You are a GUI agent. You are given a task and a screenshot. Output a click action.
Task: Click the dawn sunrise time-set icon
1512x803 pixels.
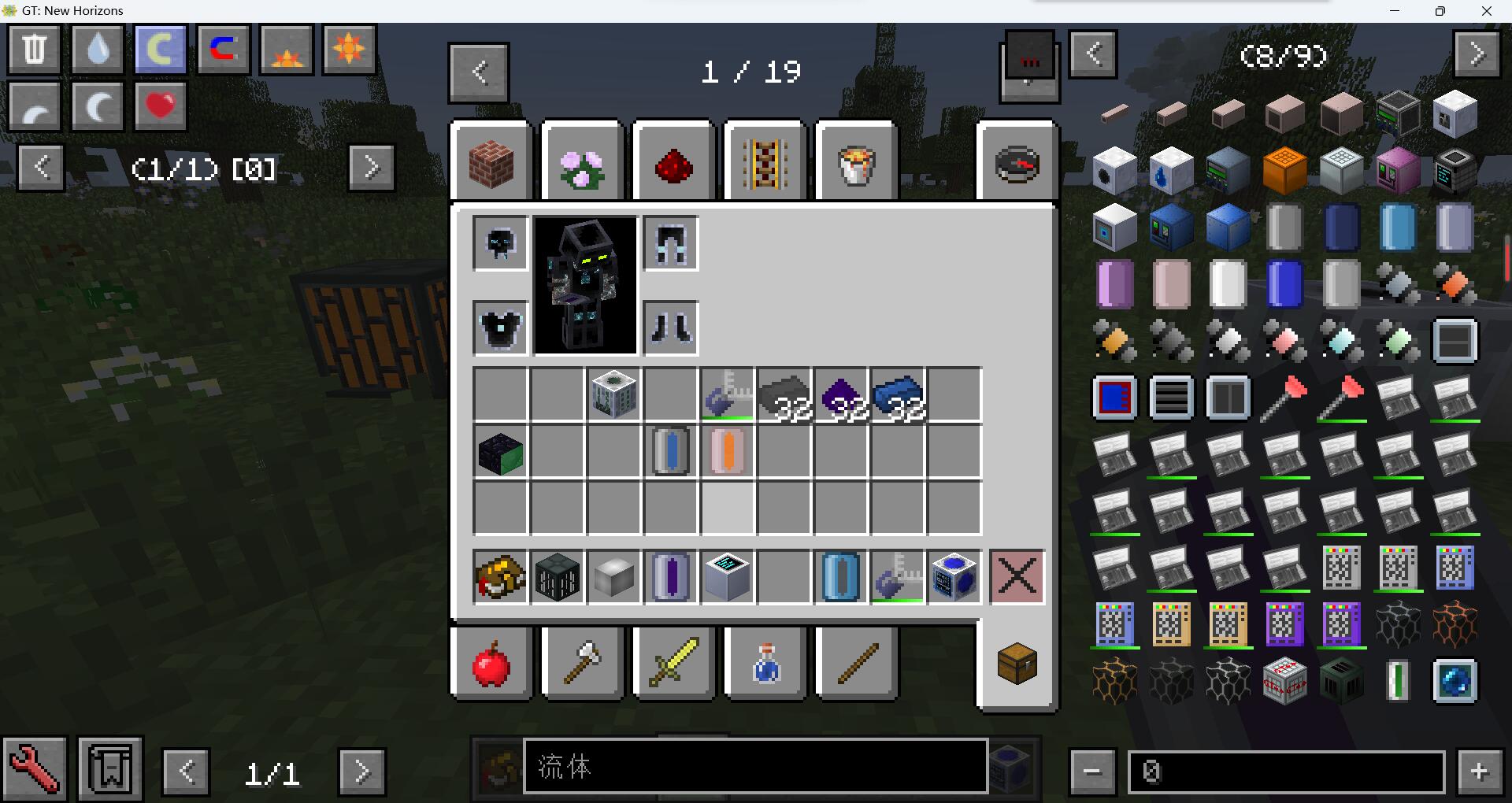(286, 49)
